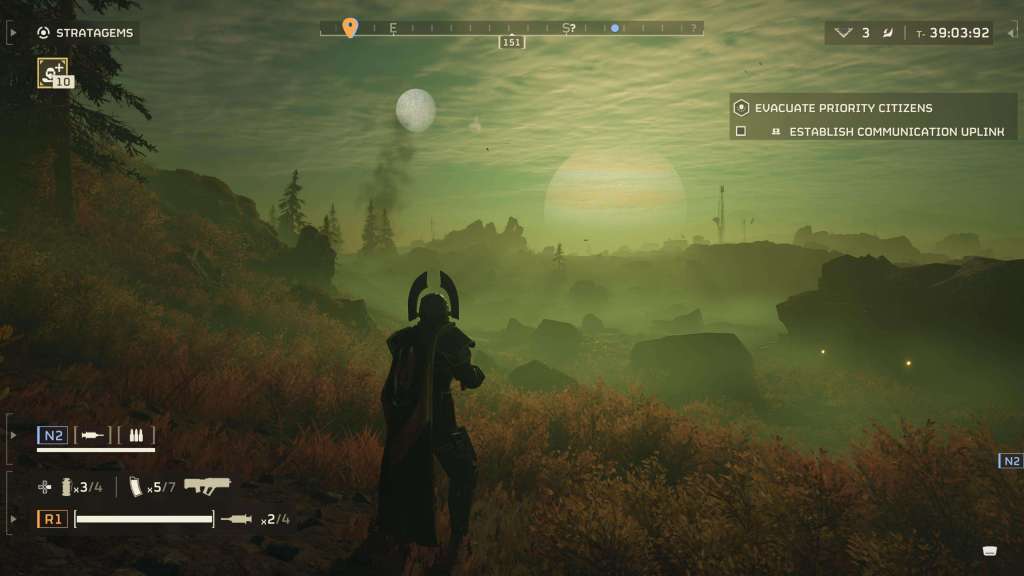Click the orange objective marker on compass
1024x576 pixels.
tap(349, 27)
